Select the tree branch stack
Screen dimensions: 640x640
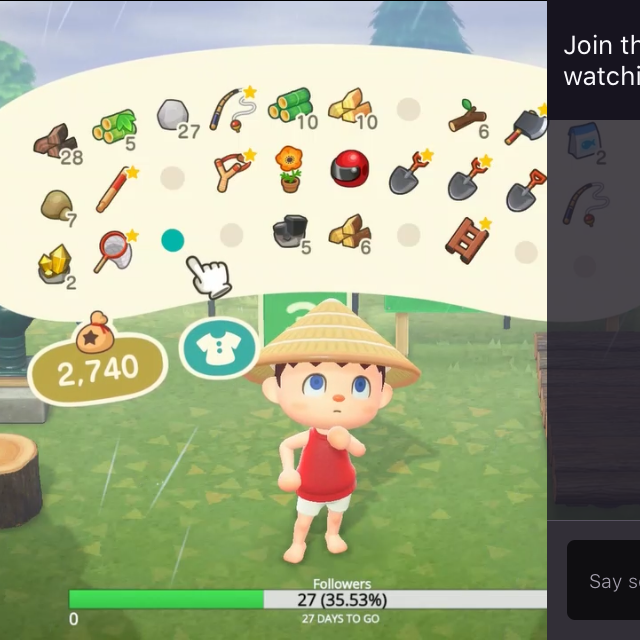point(467,119)
